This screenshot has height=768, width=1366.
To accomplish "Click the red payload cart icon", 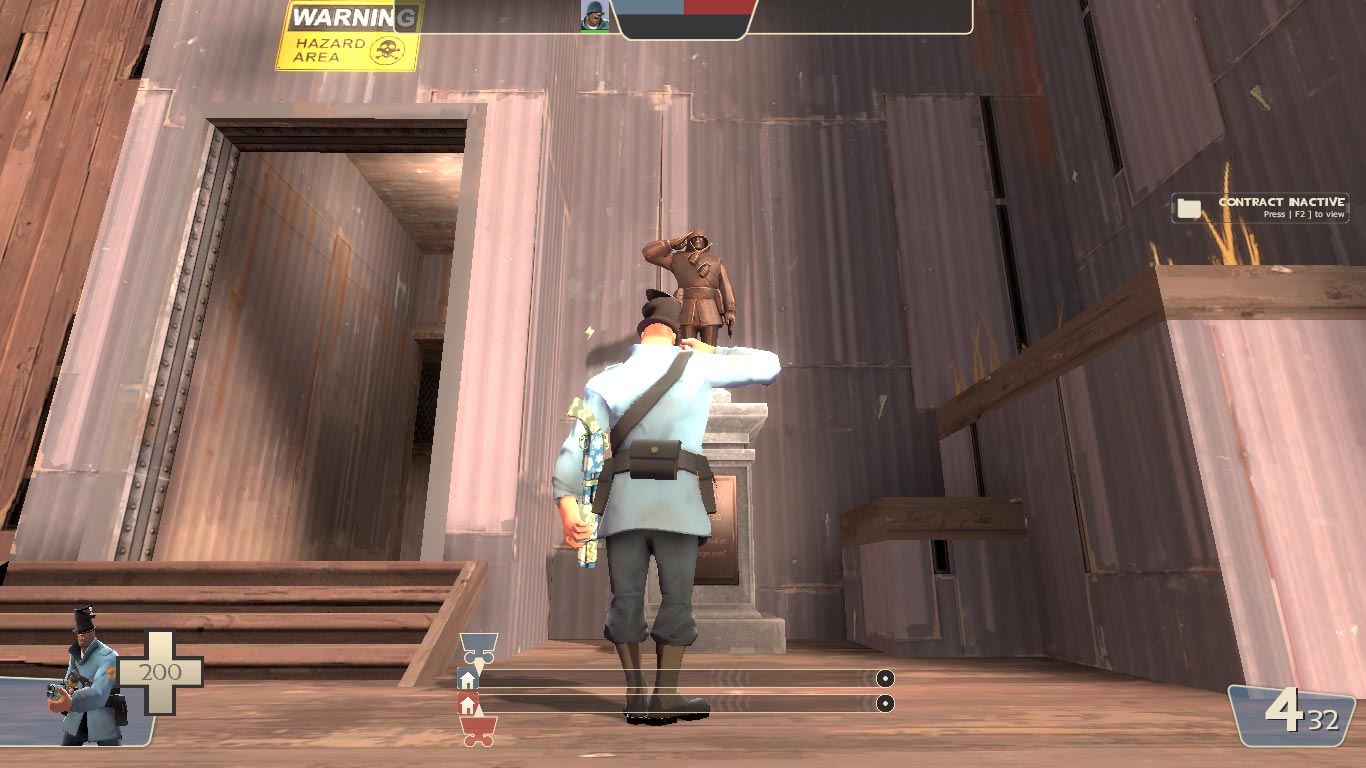I will pos(478,732).
